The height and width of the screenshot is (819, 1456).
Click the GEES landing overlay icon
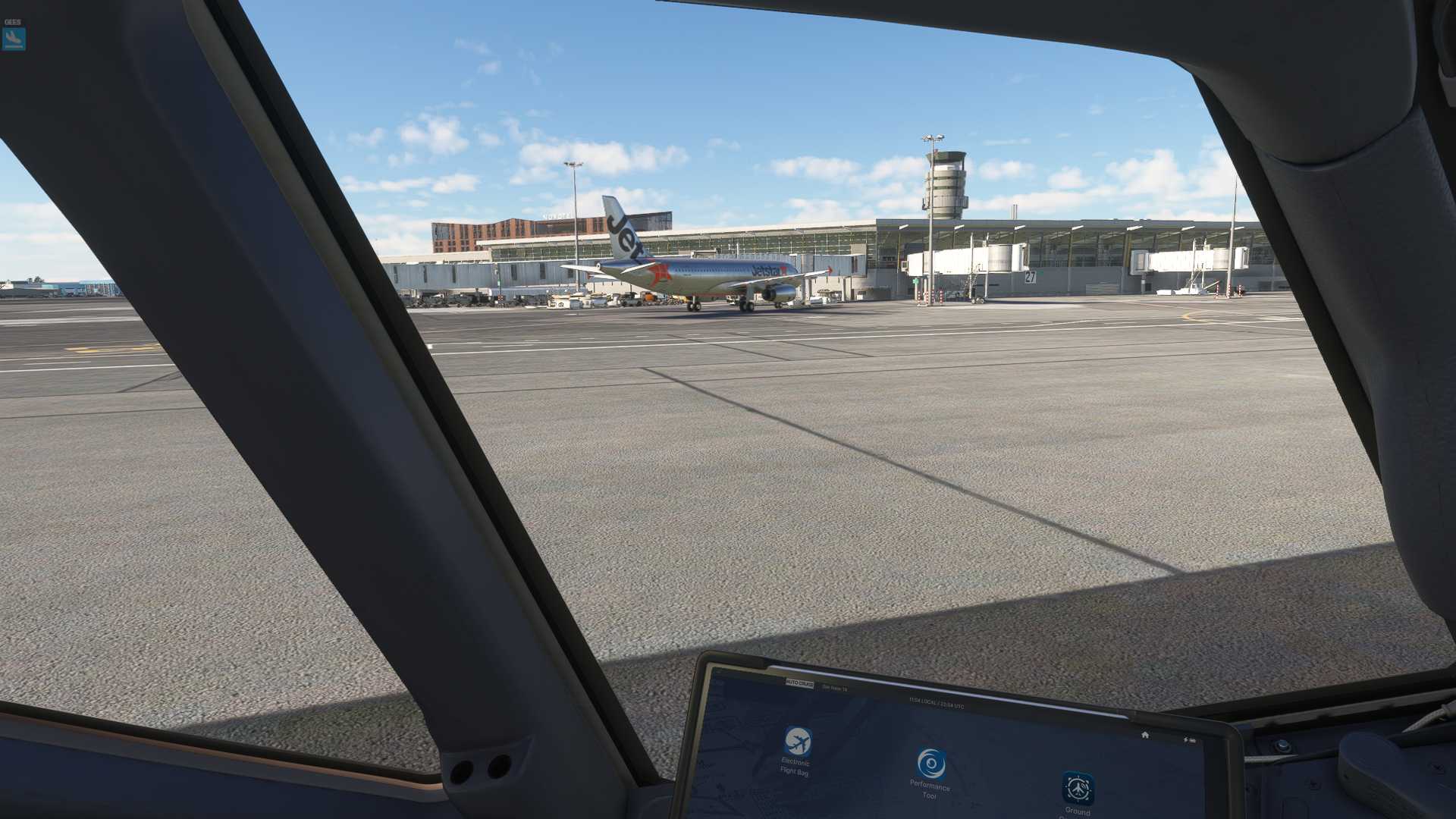pos(14,39)
